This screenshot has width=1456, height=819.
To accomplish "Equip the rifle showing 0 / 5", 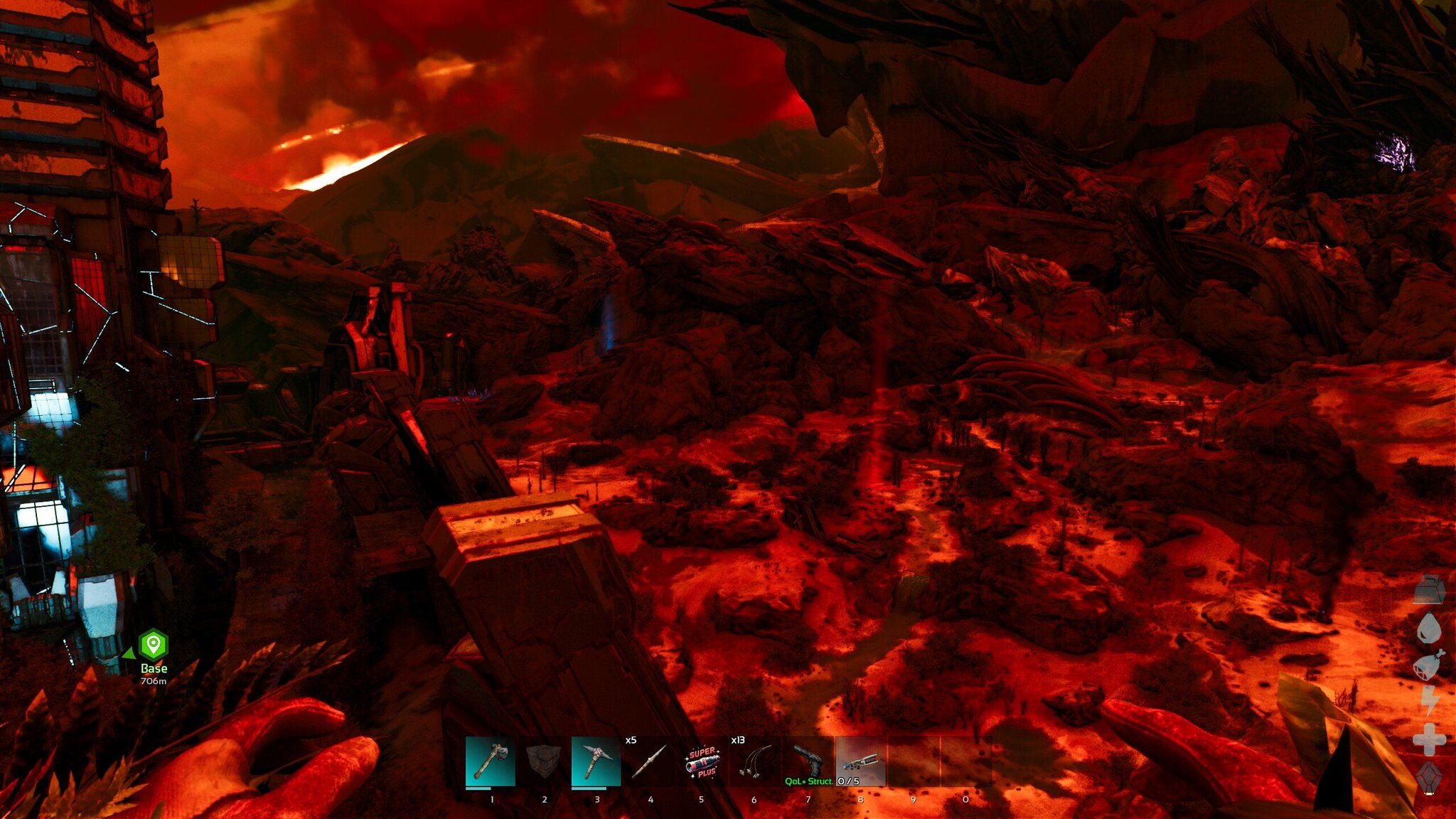I will (x=860, y=761).
